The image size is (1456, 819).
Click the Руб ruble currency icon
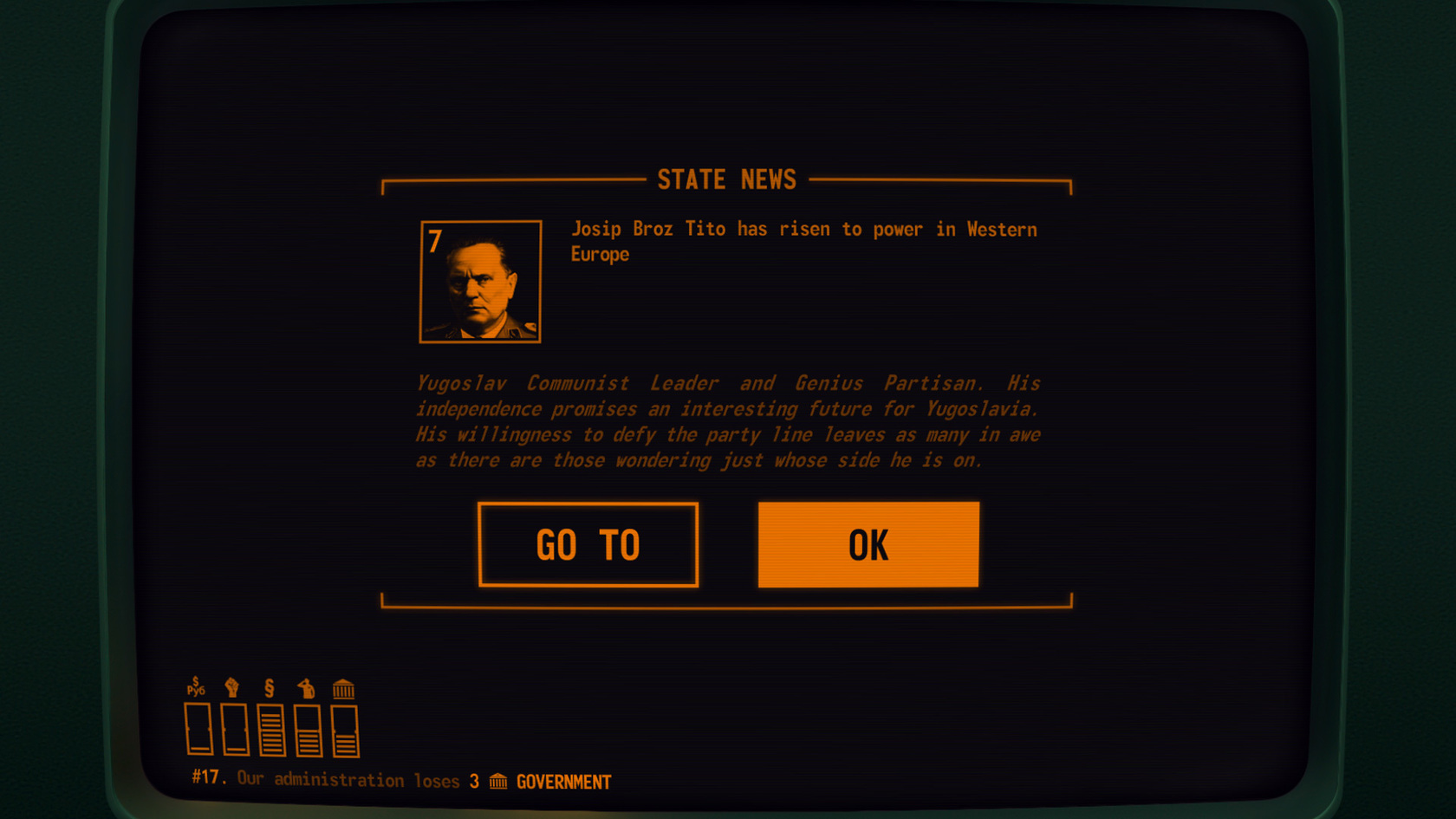tap(196, 686)
